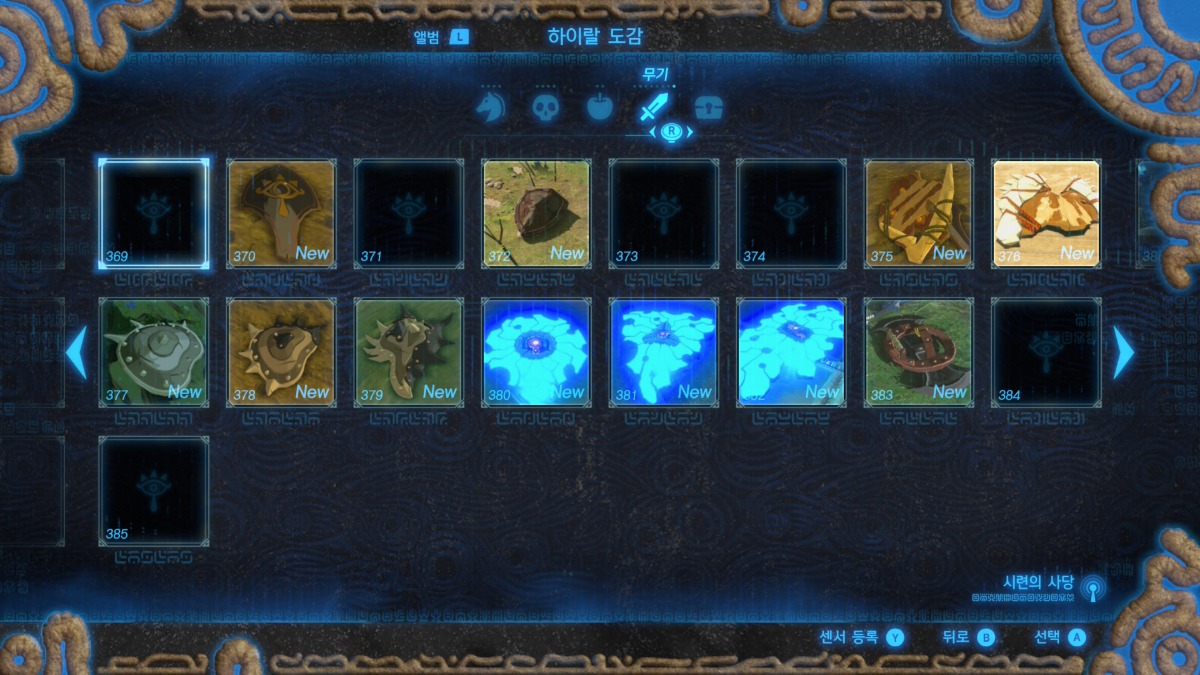The width and height of the screenshot is (1200, 675).
Task: Select the empty entry numbered 385
Action: coord(154,491)
